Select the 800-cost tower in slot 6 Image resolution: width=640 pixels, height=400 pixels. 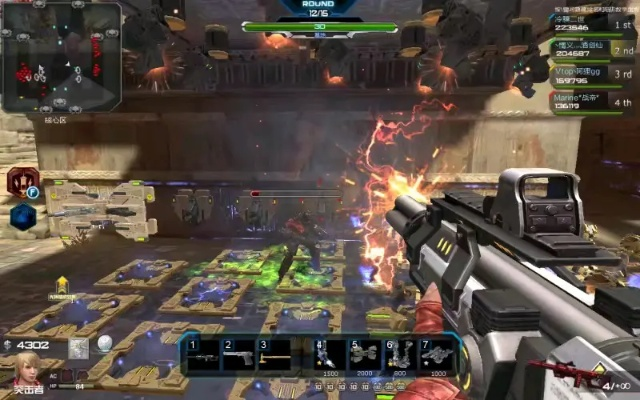(398, 354)
